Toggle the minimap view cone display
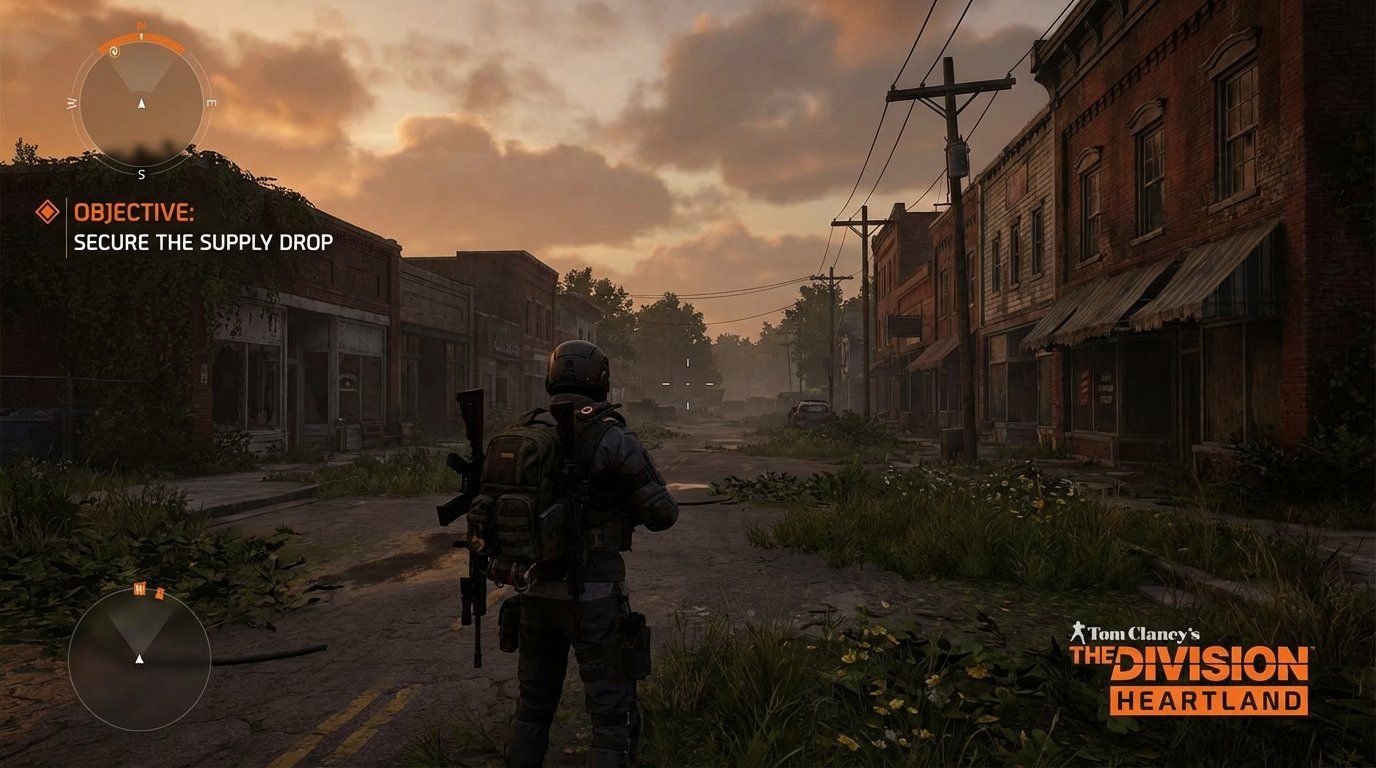The image size is (1376, 768). pyautogui.click(x=139, y=625)
